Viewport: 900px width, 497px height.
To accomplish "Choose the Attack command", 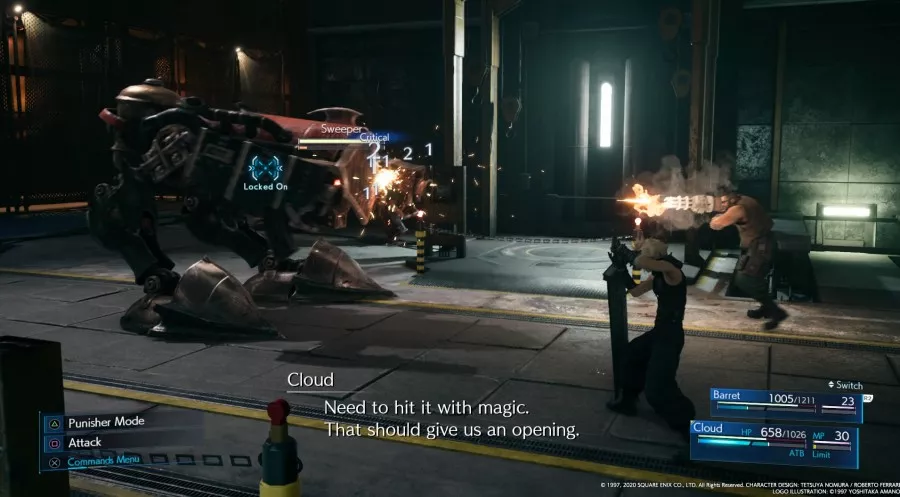I will pos(86,441).
